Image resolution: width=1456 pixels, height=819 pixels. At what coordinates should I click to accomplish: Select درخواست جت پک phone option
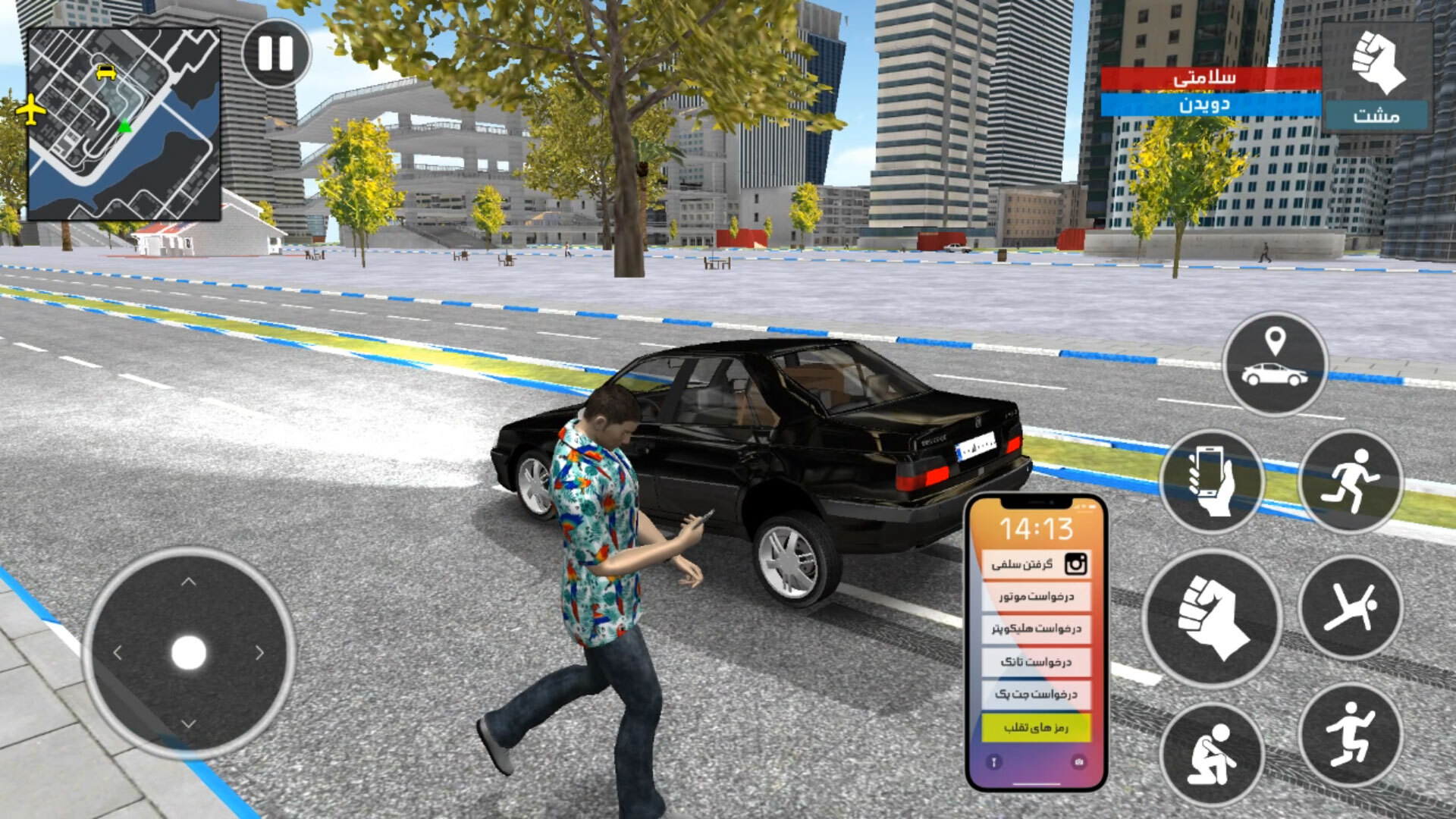pos(1036,695)
